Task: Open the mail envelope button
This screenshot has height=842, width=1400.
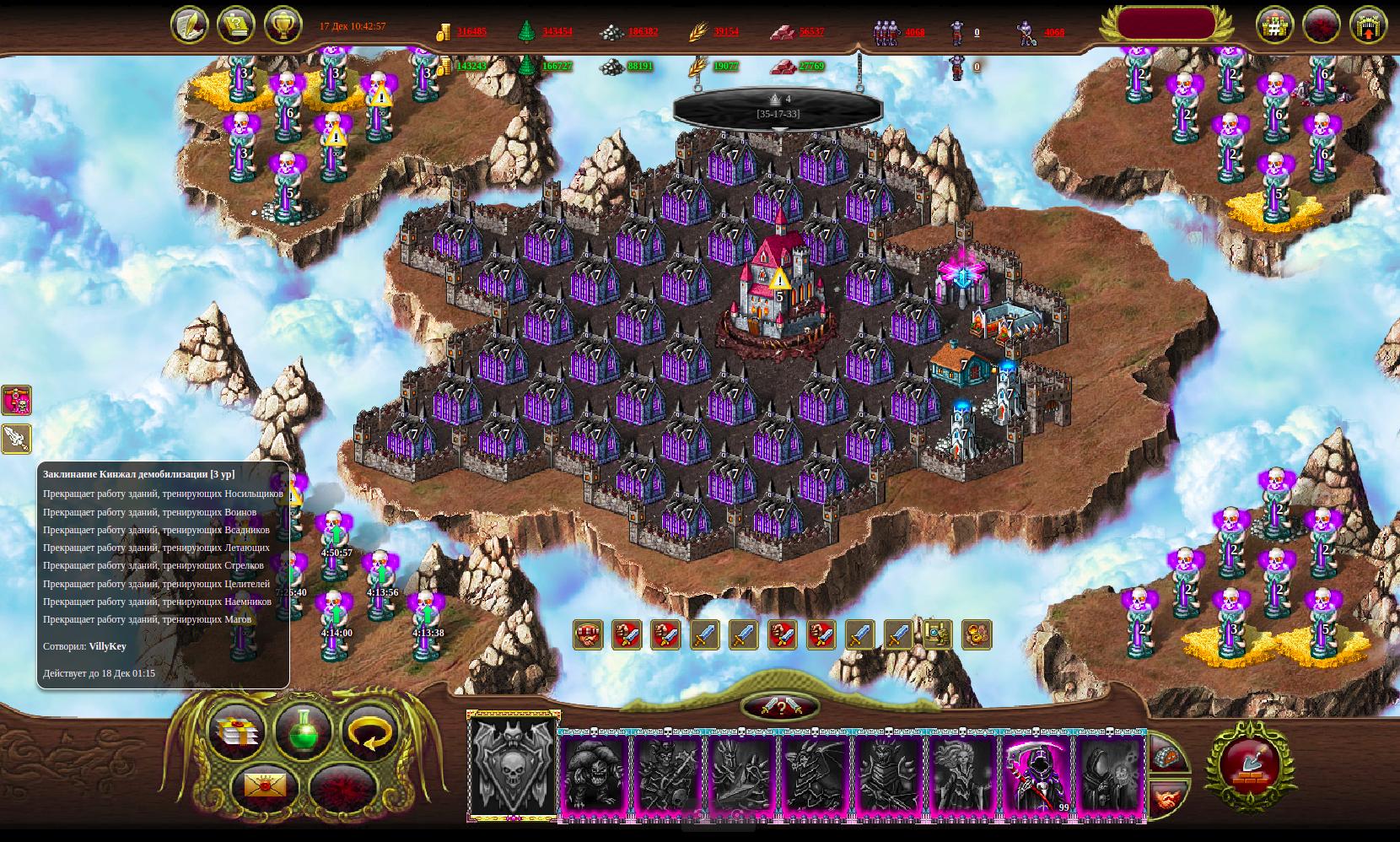Action: [x=265, y=786]
